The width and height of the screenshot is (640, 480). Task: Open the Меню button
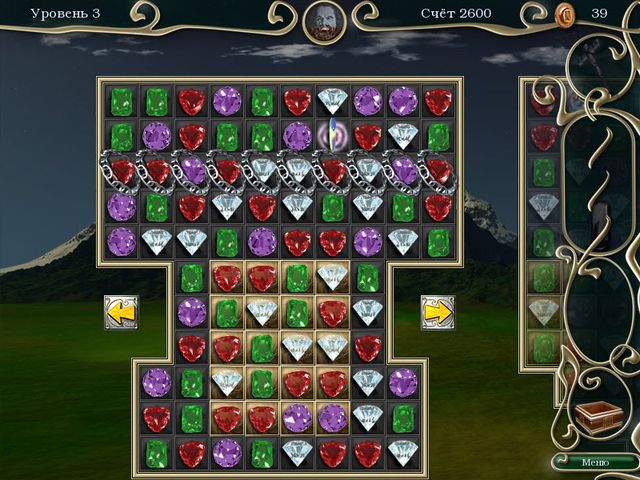(x=594, y=462)
